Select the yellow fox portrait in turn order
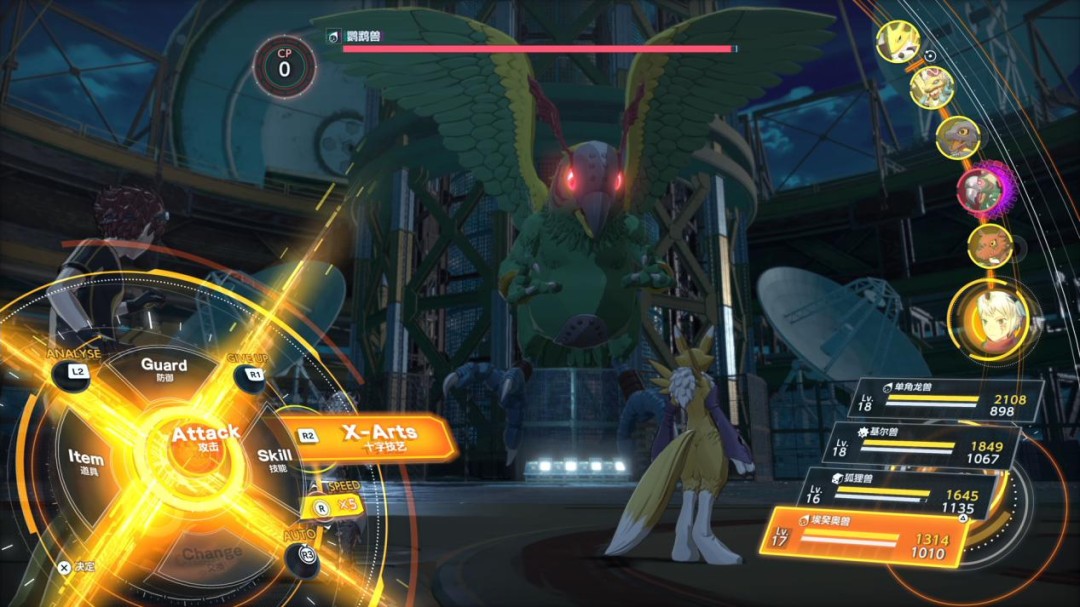 pos(897,41)
